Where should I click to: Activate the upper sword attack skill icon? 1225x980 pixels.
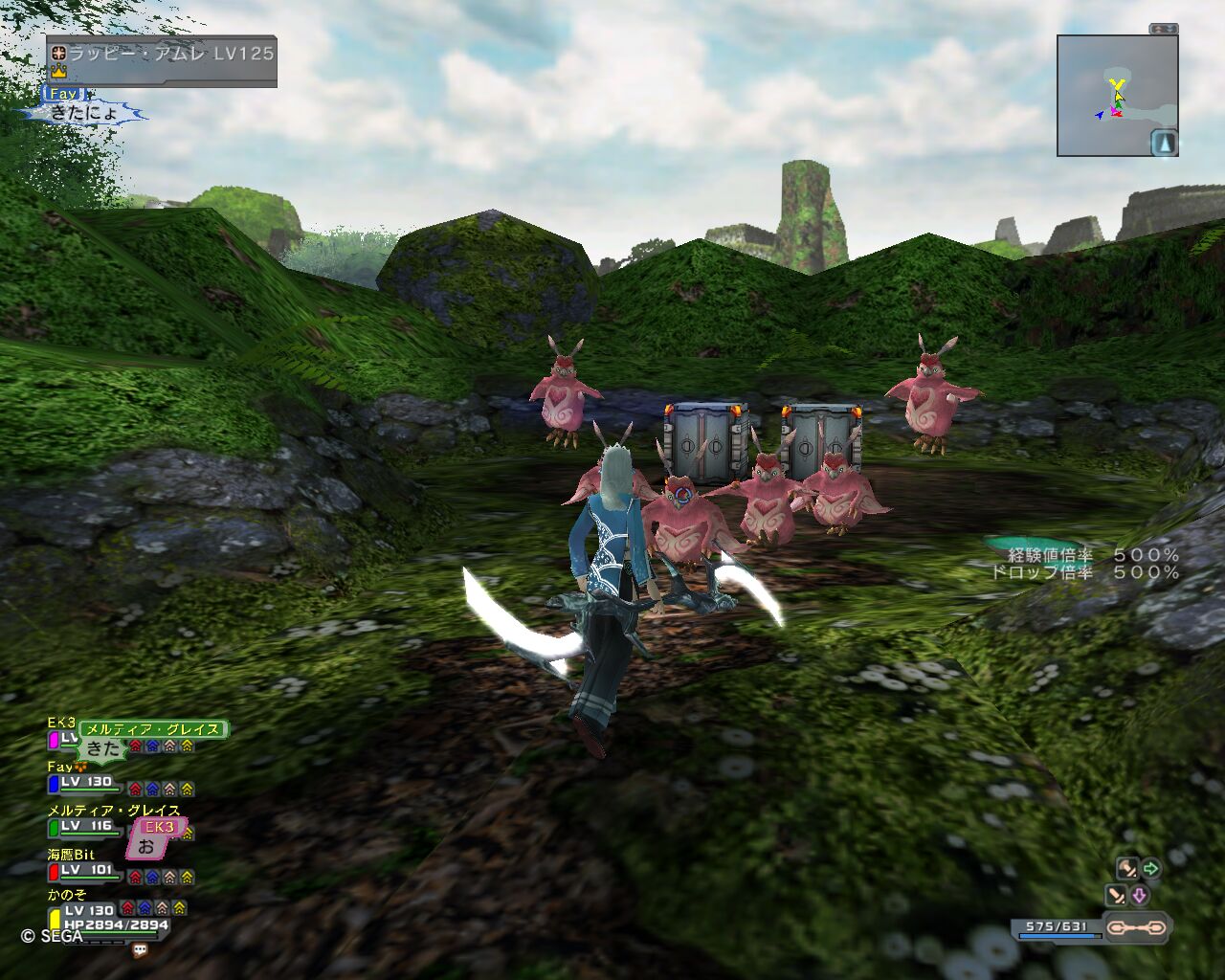(1126, 868)
